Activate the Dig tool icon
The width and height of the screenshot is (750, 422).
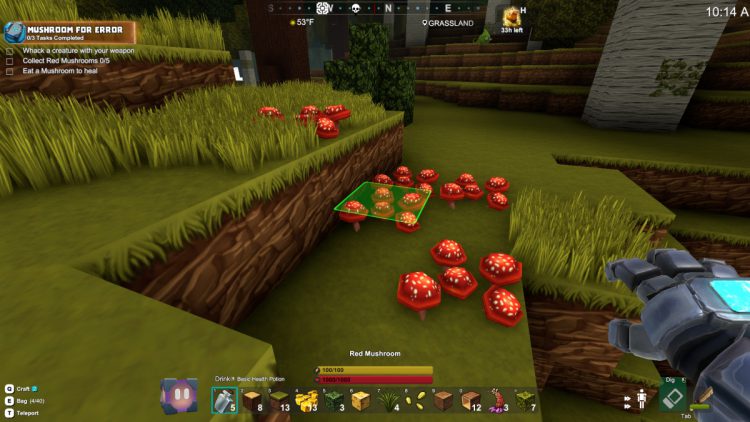[673, 398]
